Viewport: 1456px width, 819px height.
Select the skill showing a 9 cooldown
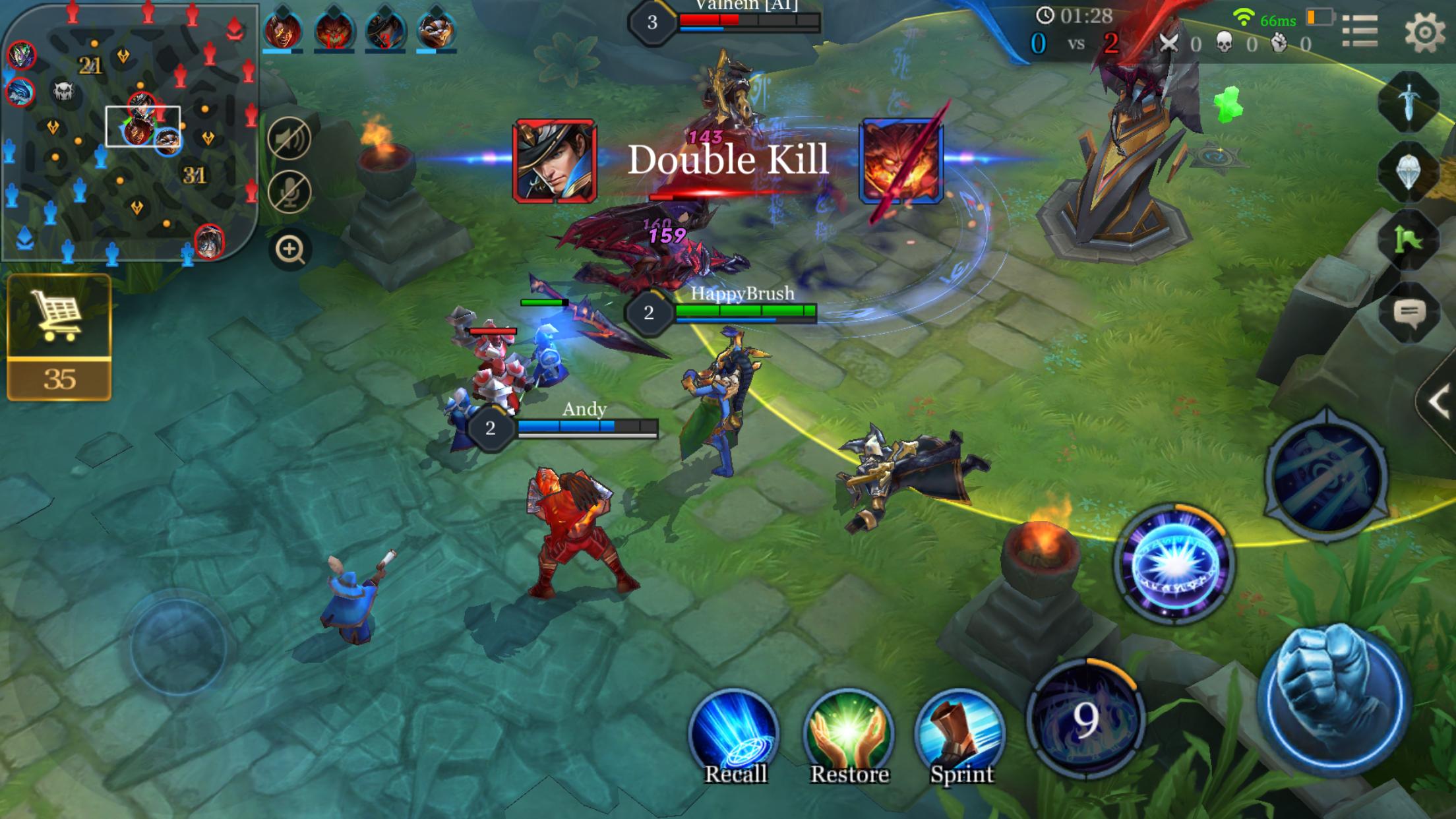click(x=1085, y=717)
